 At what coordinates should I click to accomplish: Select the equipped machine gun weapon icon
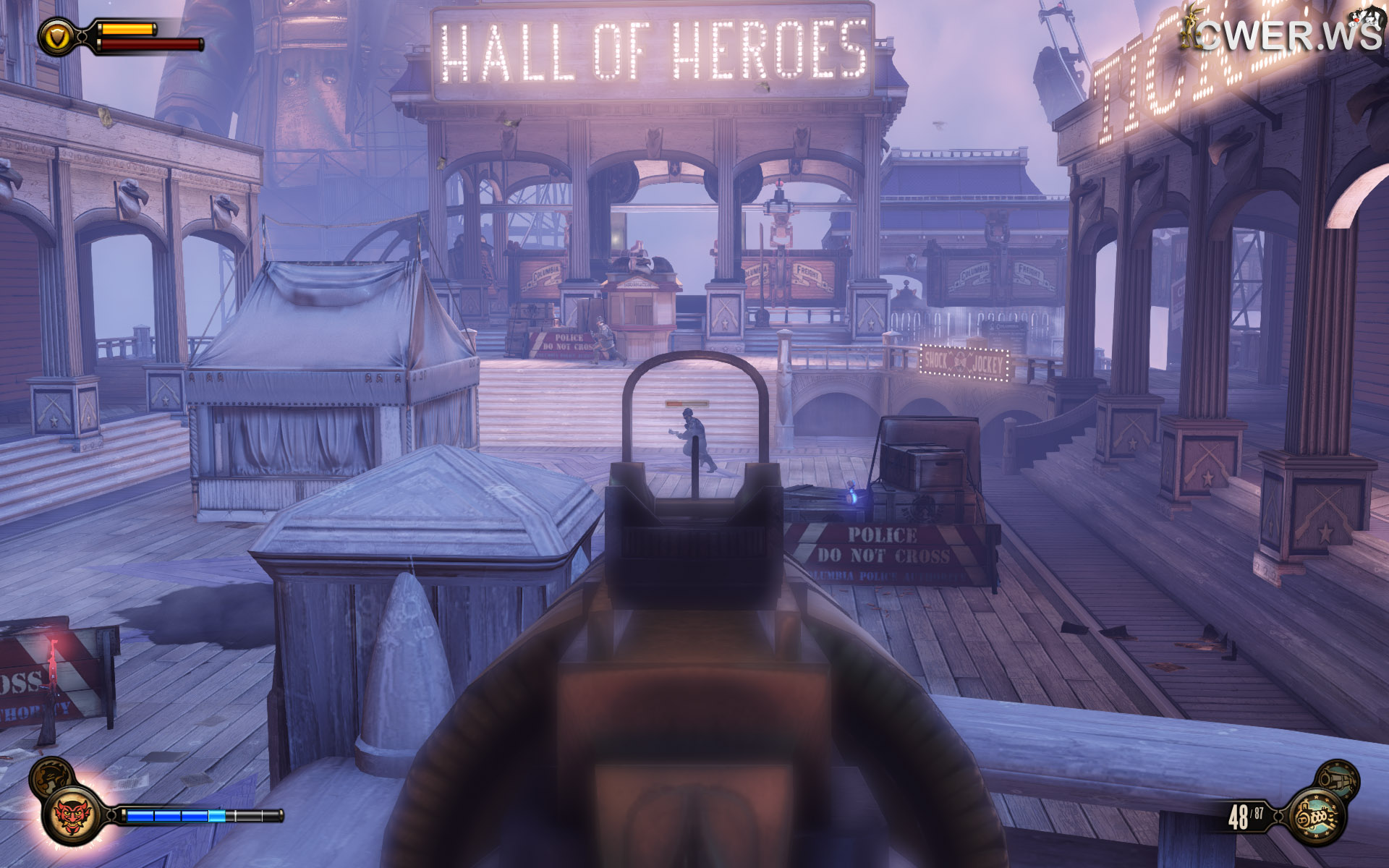pos(1317,817)
